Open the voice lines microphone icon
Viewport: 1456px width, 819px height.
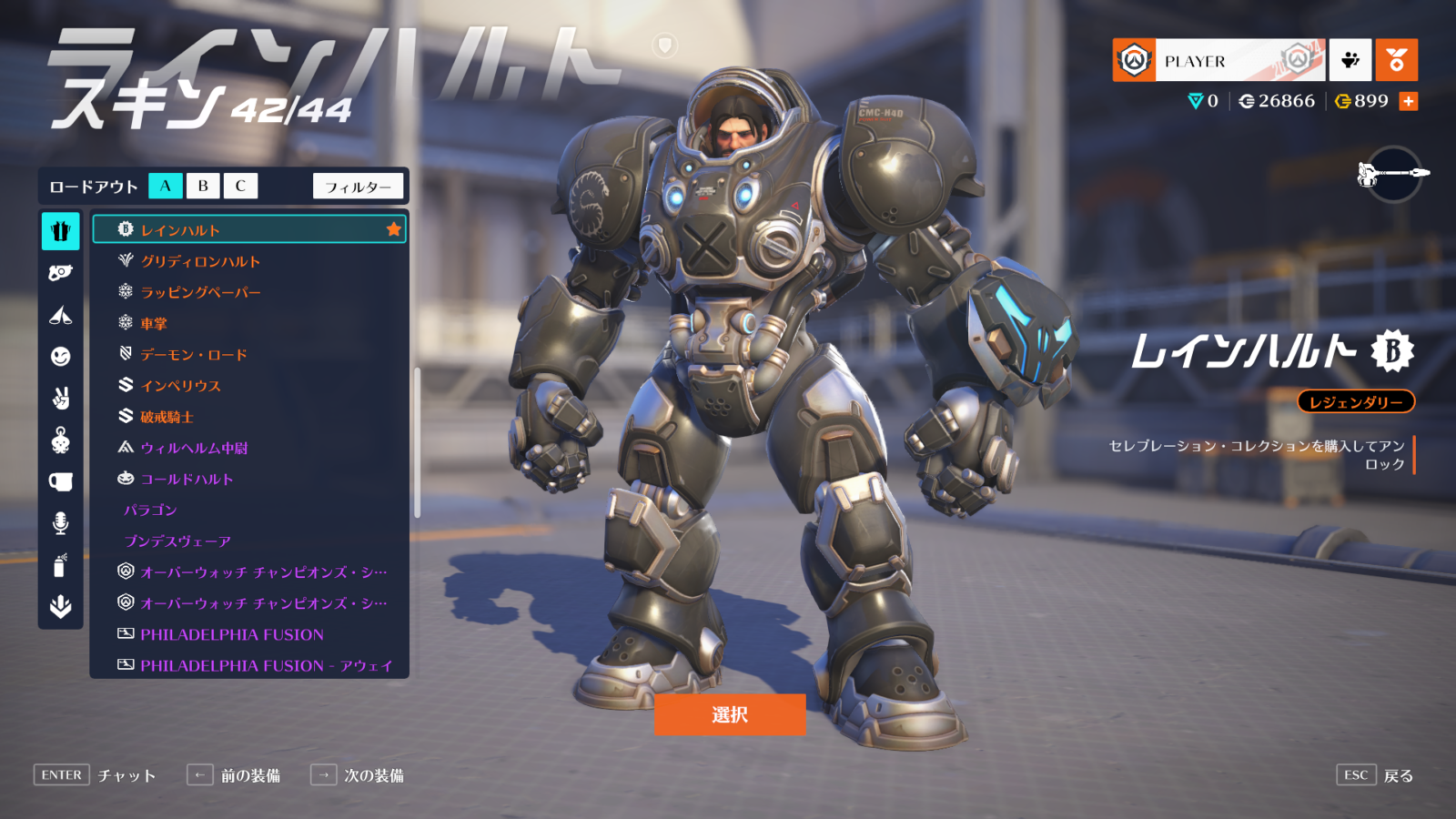coord(59,522)
